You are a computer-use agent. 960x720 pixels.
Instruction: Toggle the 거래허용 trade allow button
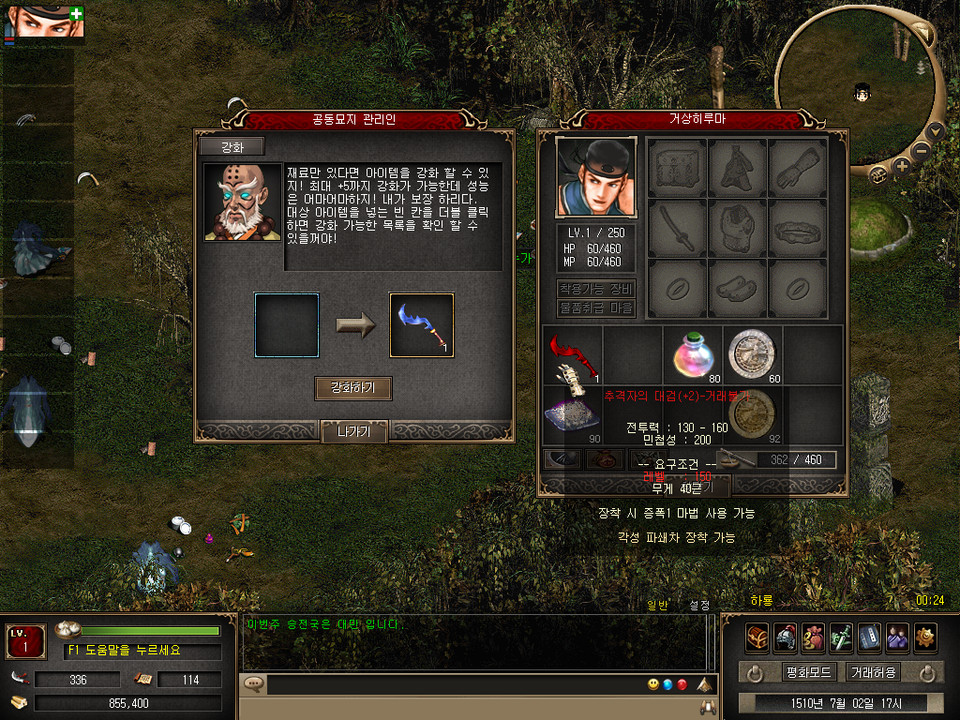[x=873, y=672]
